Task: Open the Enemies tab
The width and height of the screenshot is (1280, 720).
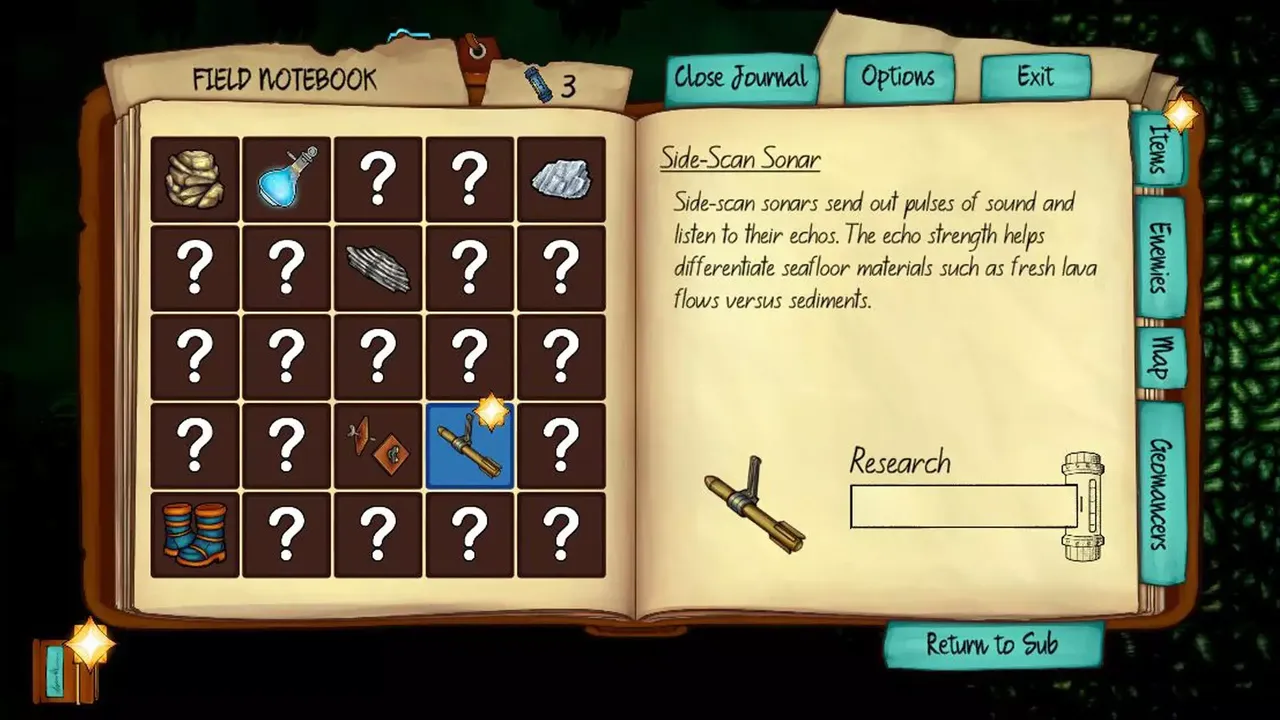Action: tap(1159, 257)
